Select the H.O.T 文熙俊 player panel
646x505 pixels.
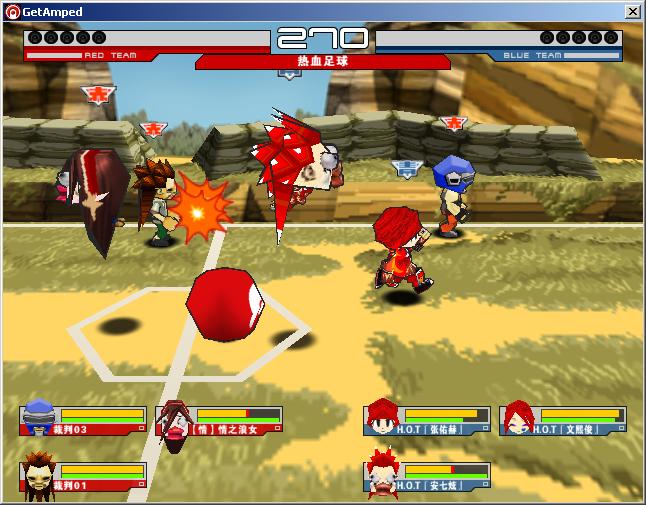[564, 420]
